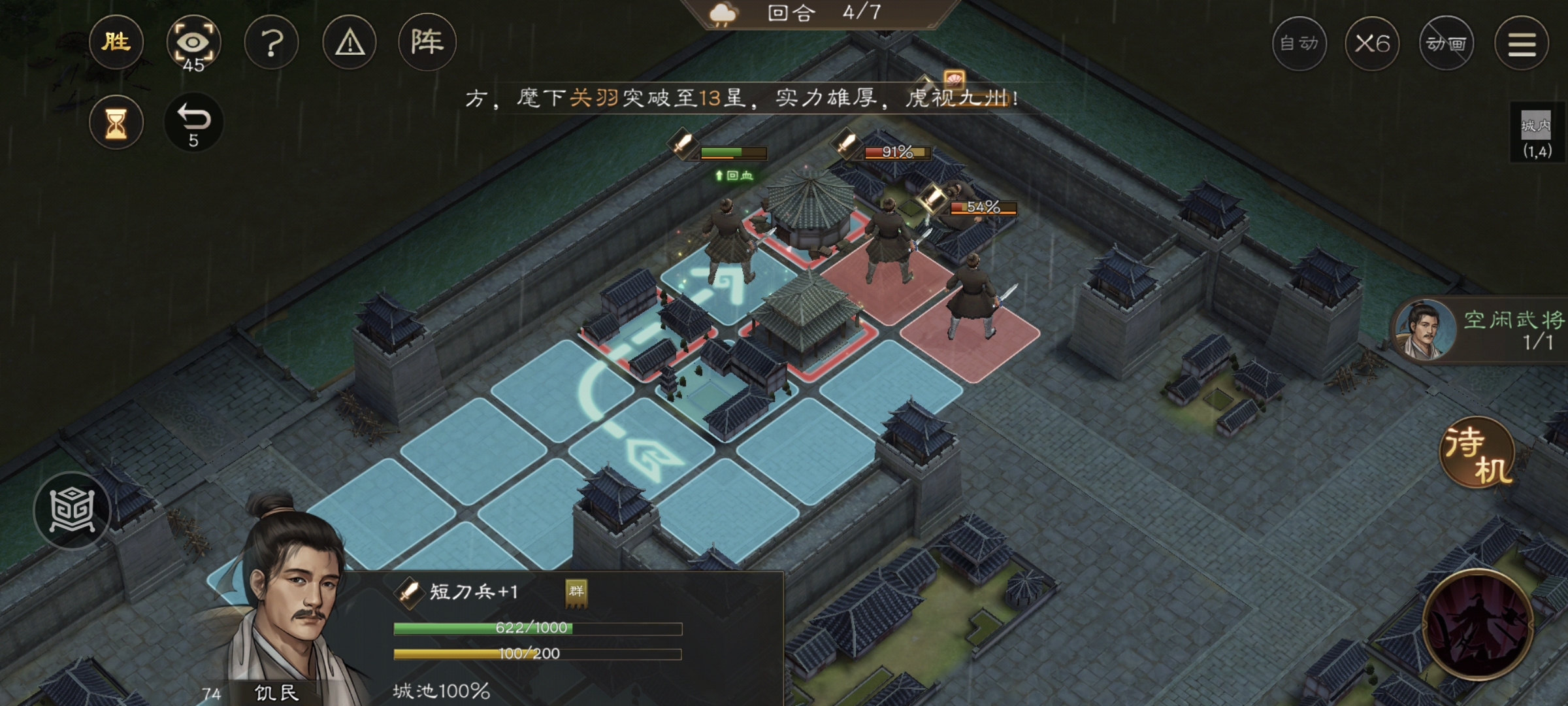Toggle the 动画 animation button
This screenshot has height=706, width=1568.
pyautogui.click(x=1446, y=44)
